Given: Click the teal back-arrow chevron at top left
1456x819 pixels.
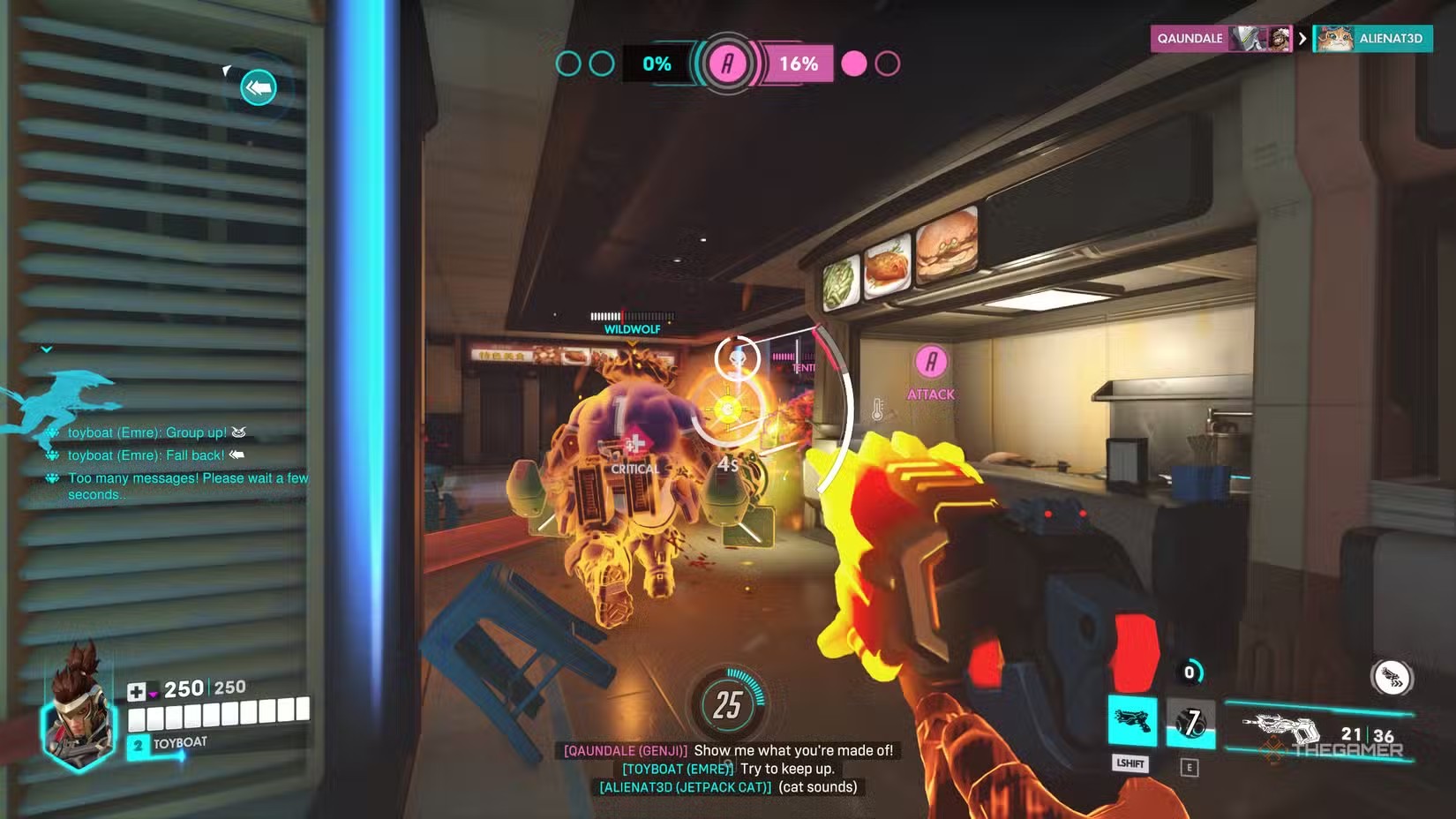Looking at the screenshot, I should (257, 87).
